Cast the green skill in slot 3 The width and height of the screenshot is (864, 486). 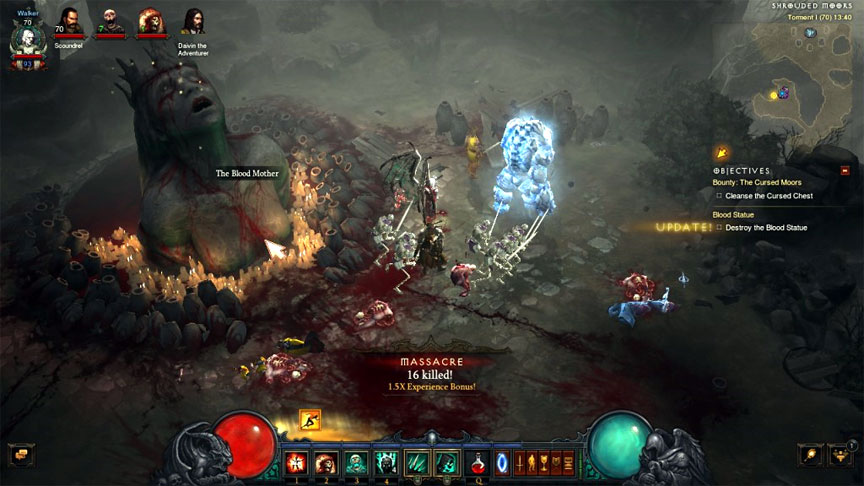(356, 462)
